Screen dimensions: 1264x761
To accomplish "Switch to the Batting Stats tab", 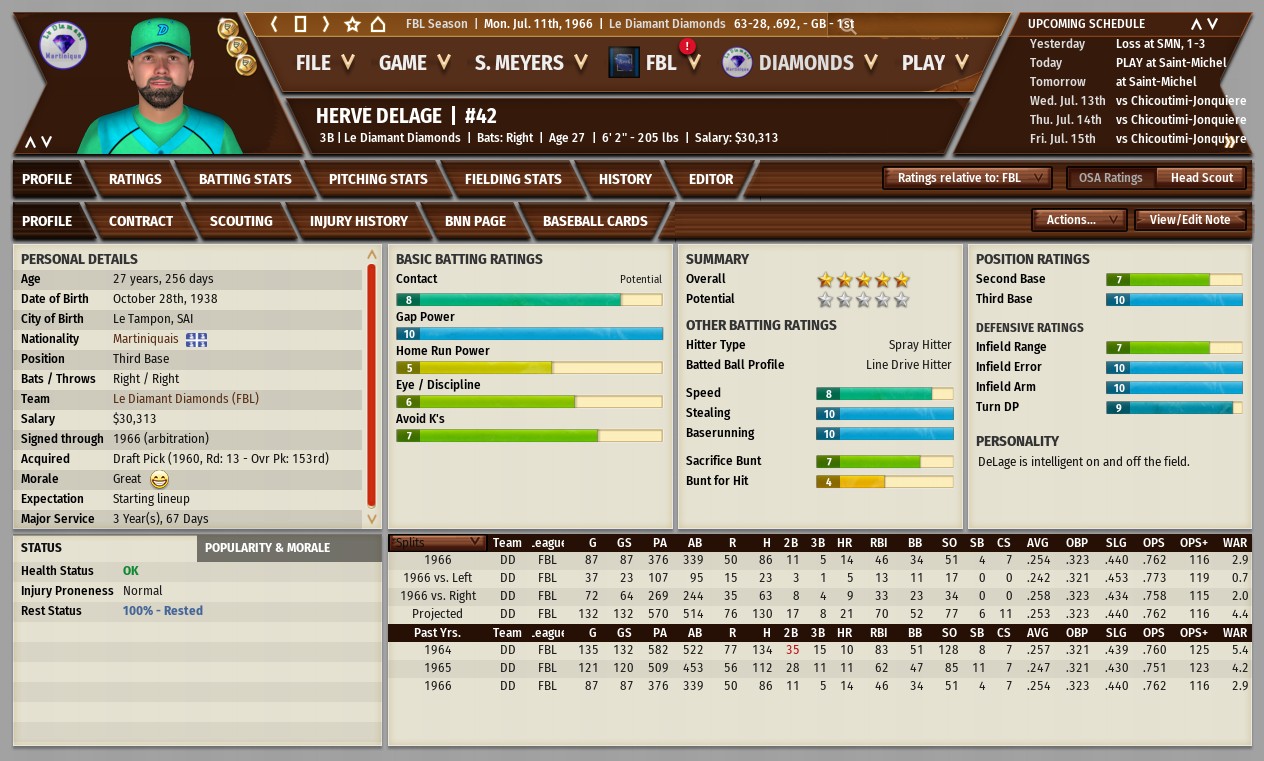I will tap(245, 179).
